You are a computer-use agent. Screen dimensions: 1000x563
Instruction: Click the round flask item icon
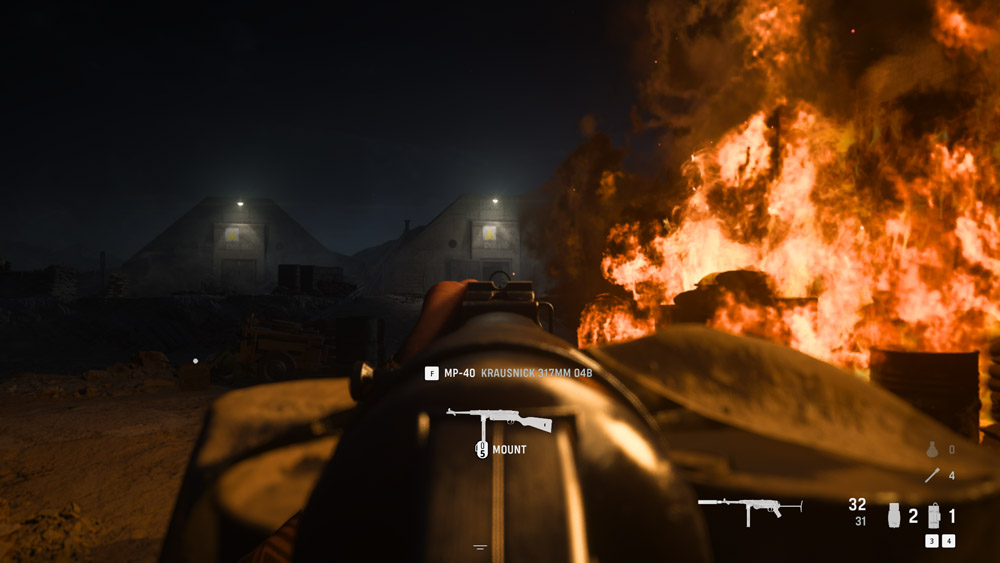931,450
